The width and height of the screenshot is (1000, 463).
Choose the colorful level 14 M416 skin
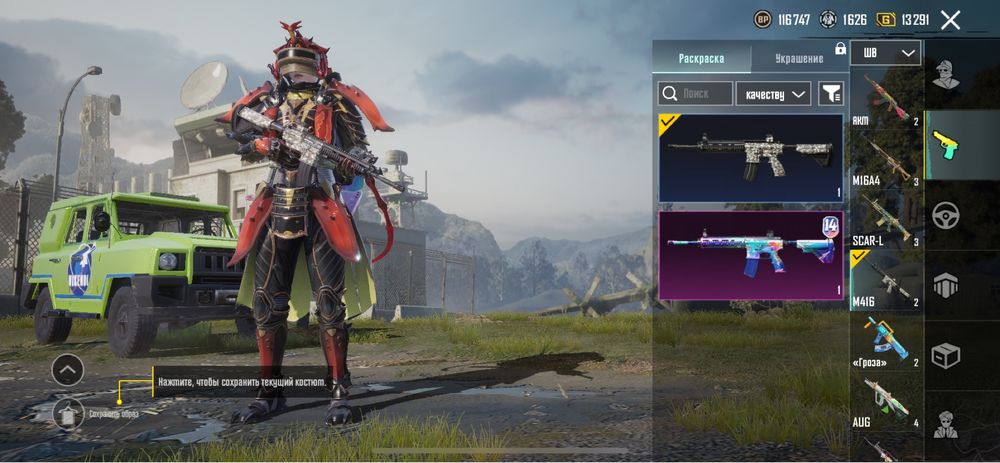(x=751, y=255)
